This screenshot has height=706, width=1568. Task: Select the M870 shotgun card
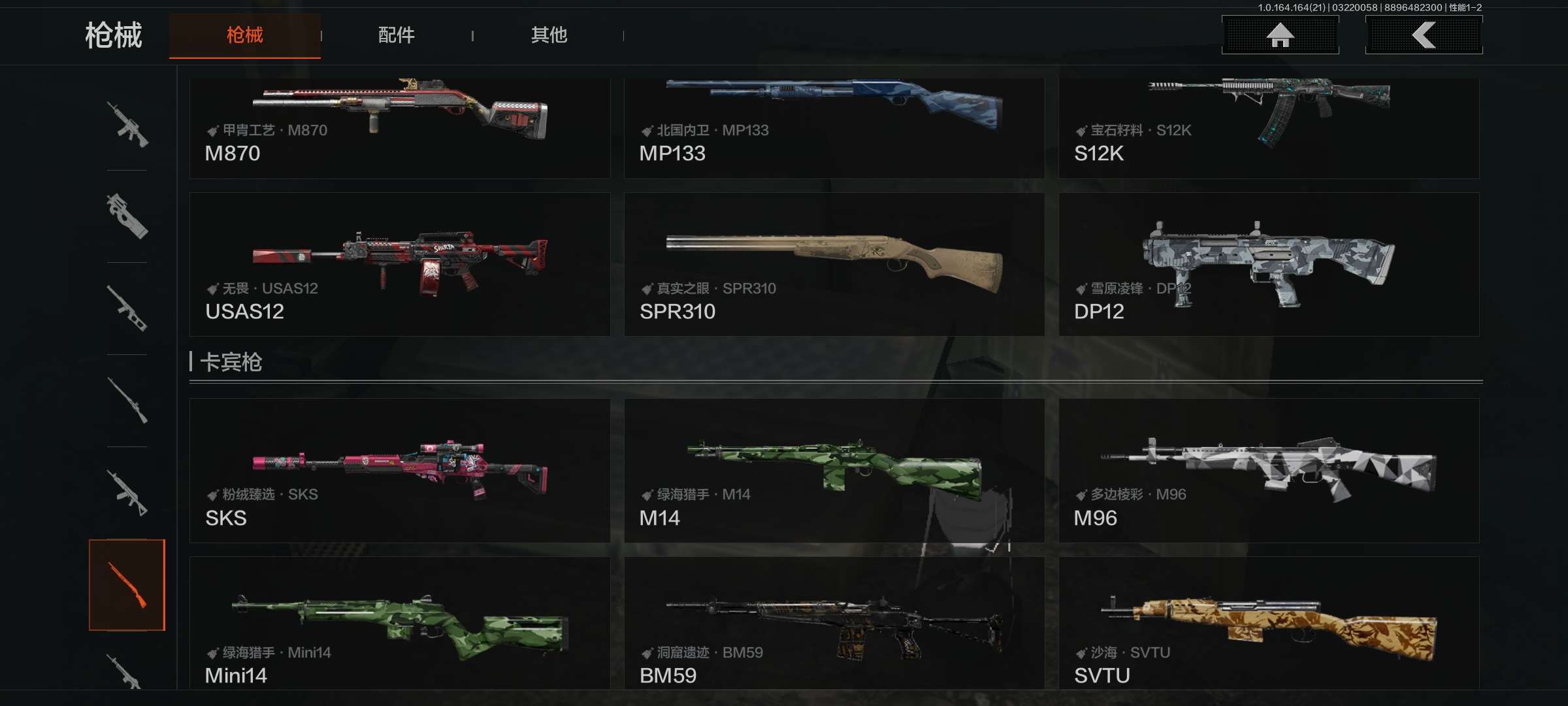click(399, 127)
